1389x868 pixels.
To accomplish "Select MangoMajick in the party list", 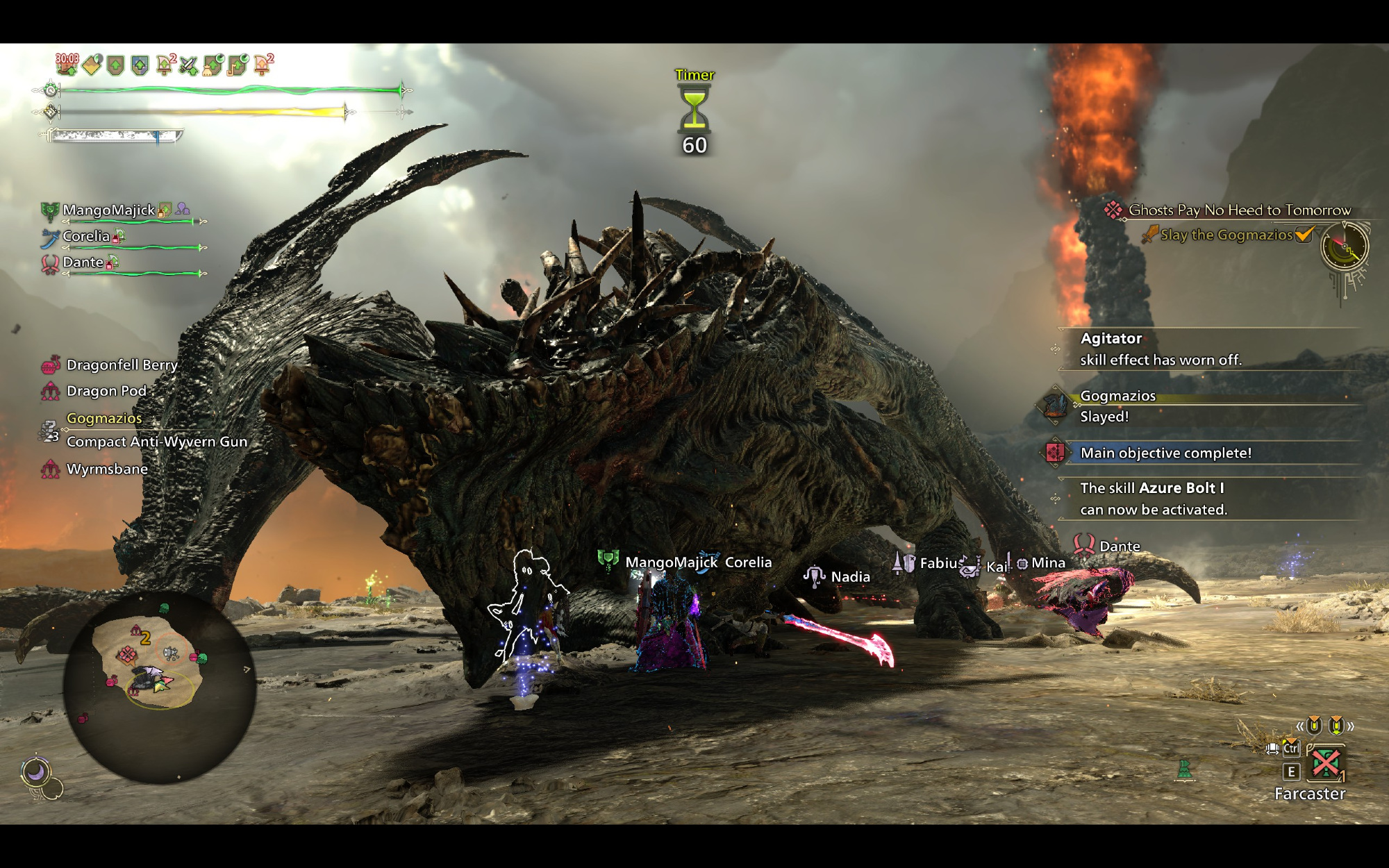I will tap(109, 210).
